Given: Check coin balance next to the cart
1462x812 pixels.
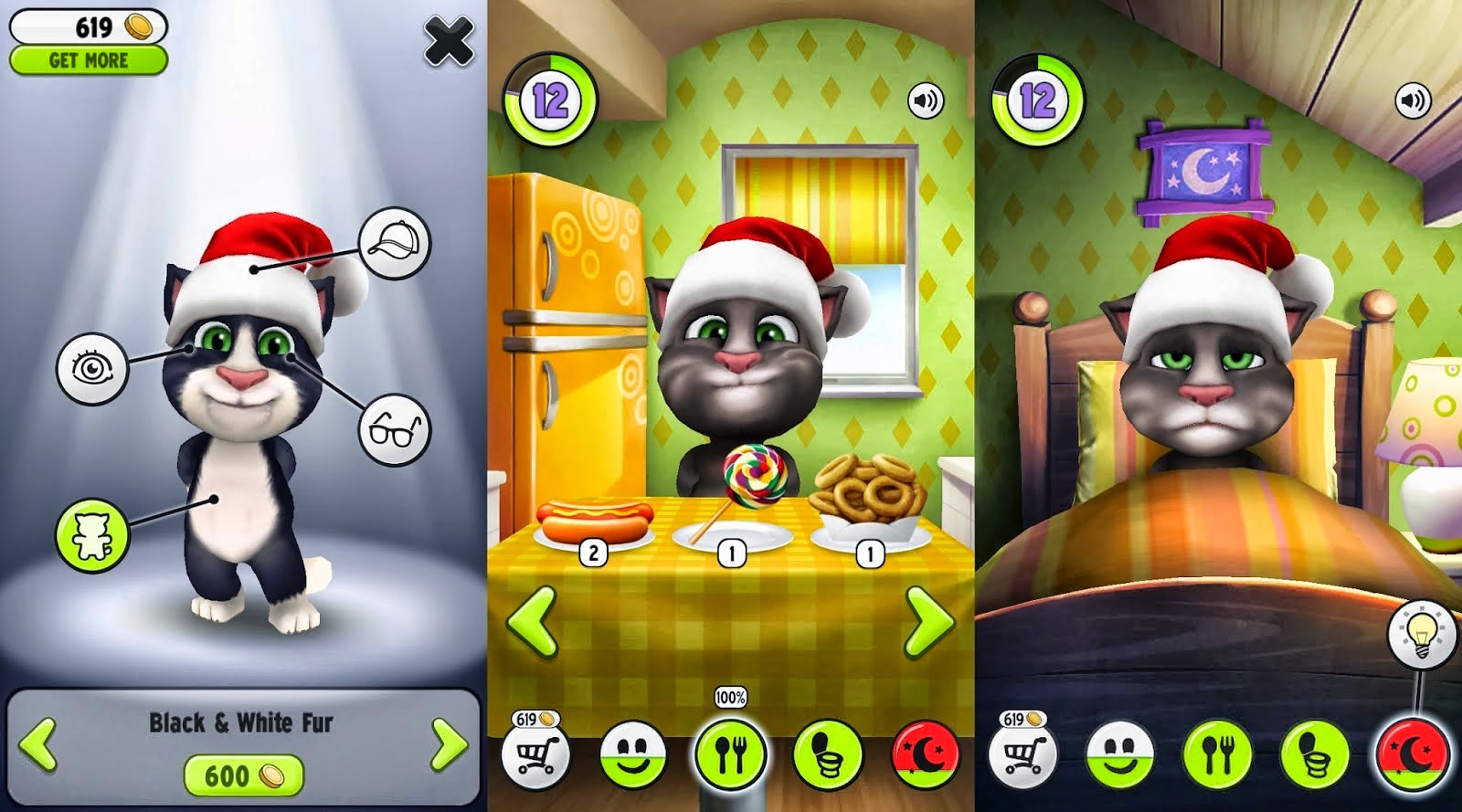Looking at the screenshot, I should (534, 718).
